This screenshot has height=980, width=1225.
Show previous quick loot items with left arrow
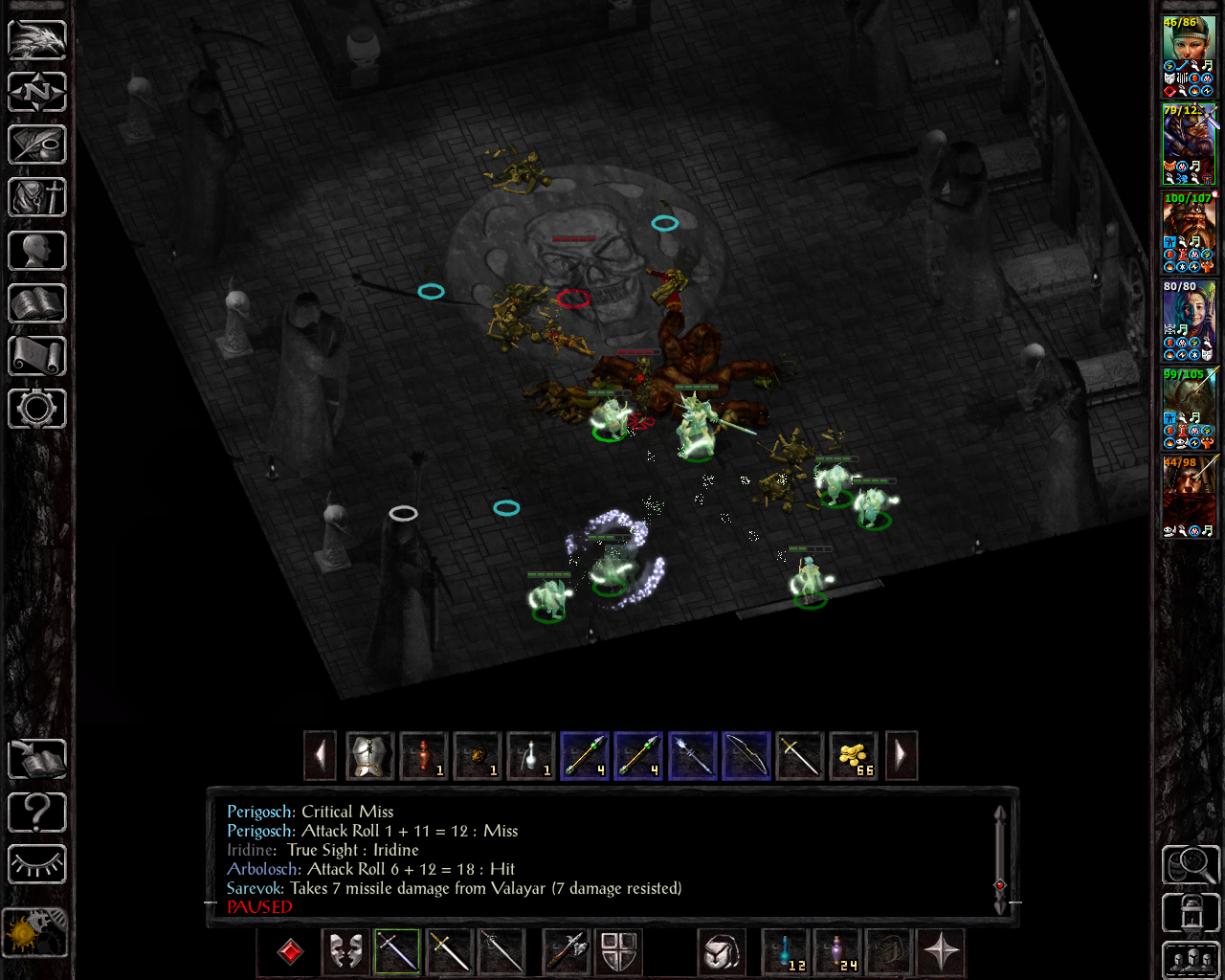[x=320, y=756]
